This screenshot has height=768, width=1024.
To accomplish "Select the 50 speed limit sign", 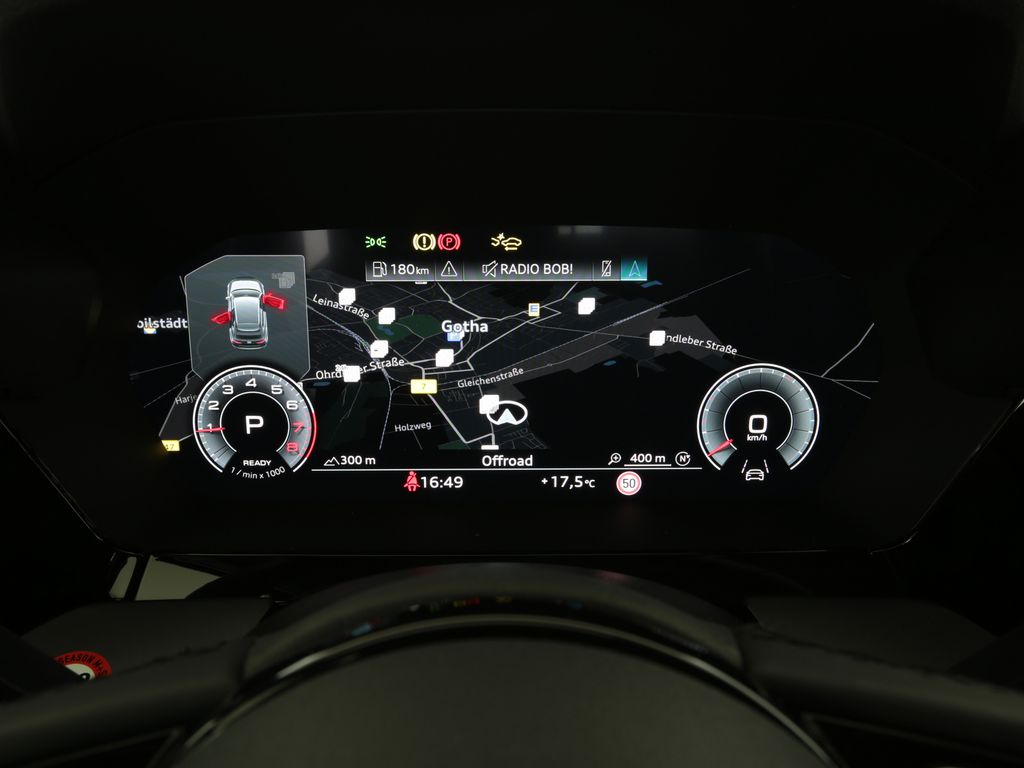I will point(628,484).
